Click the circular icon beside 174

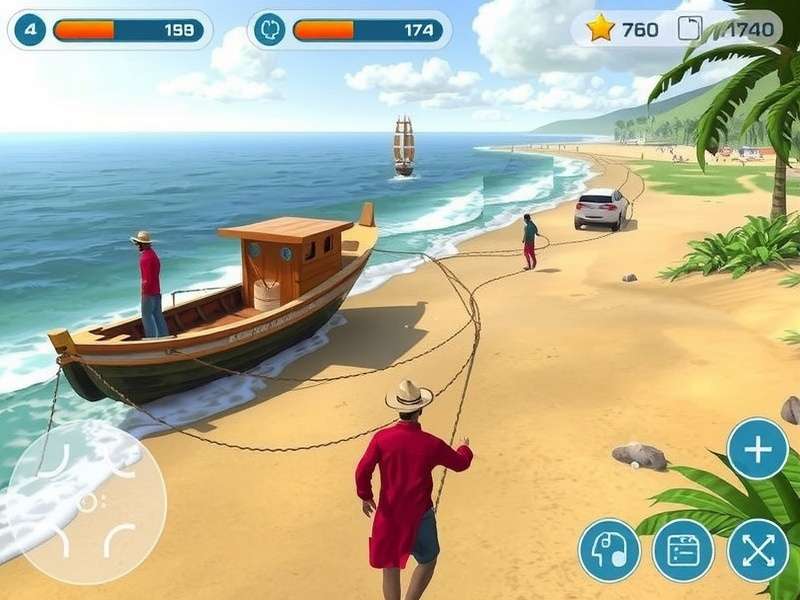click(x=269, y=30)
